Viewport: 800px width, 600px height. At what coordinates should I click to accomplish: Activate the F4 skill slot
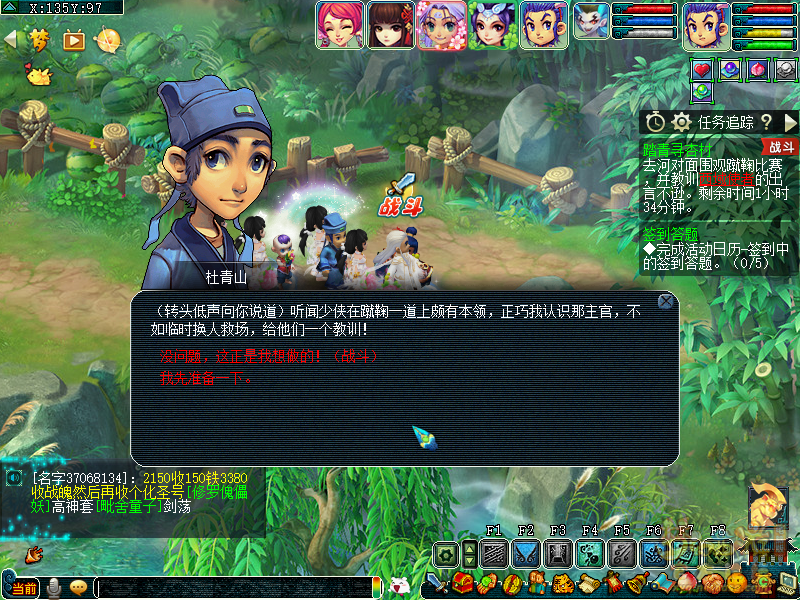point(590,554)
